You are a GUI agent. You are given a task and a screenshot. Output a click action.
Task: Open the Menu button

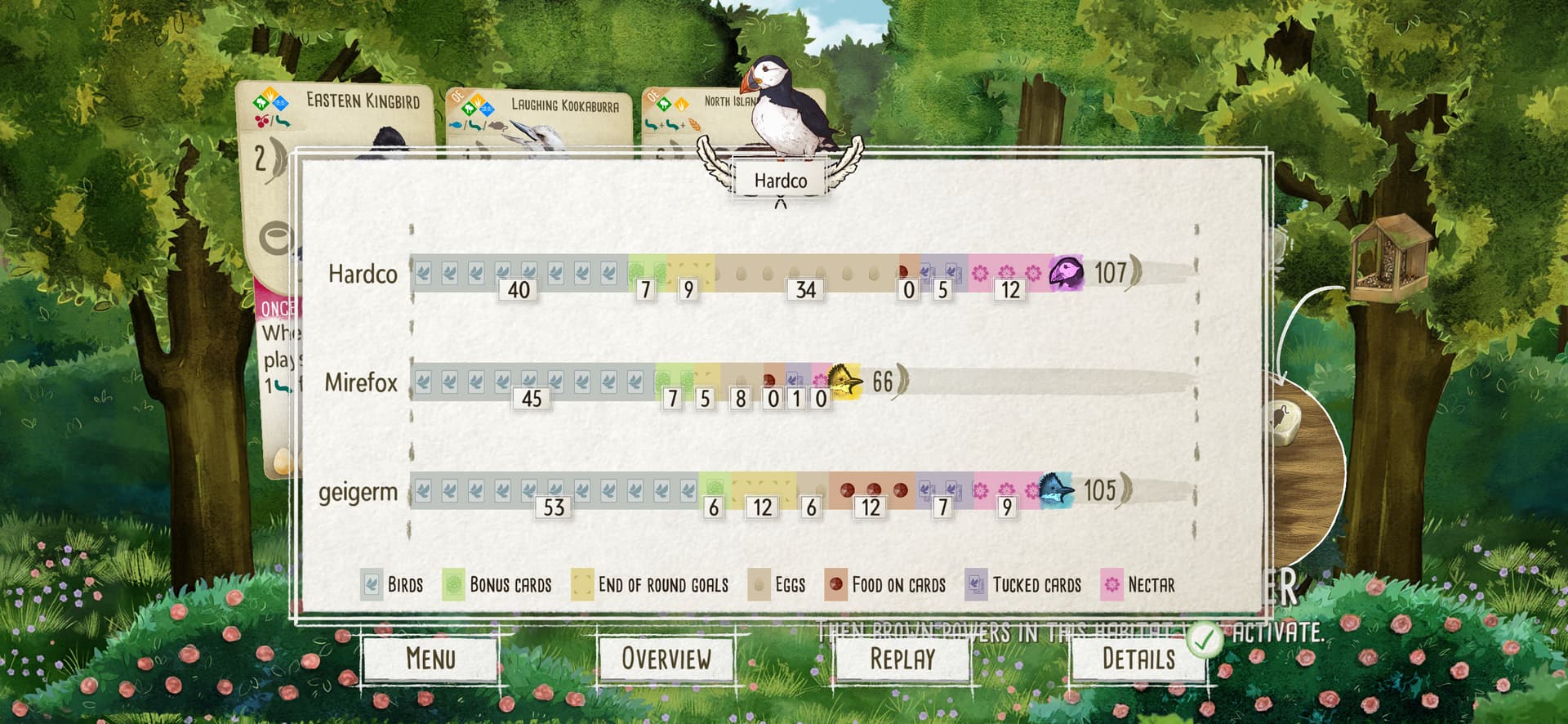[x=430, y=658]
